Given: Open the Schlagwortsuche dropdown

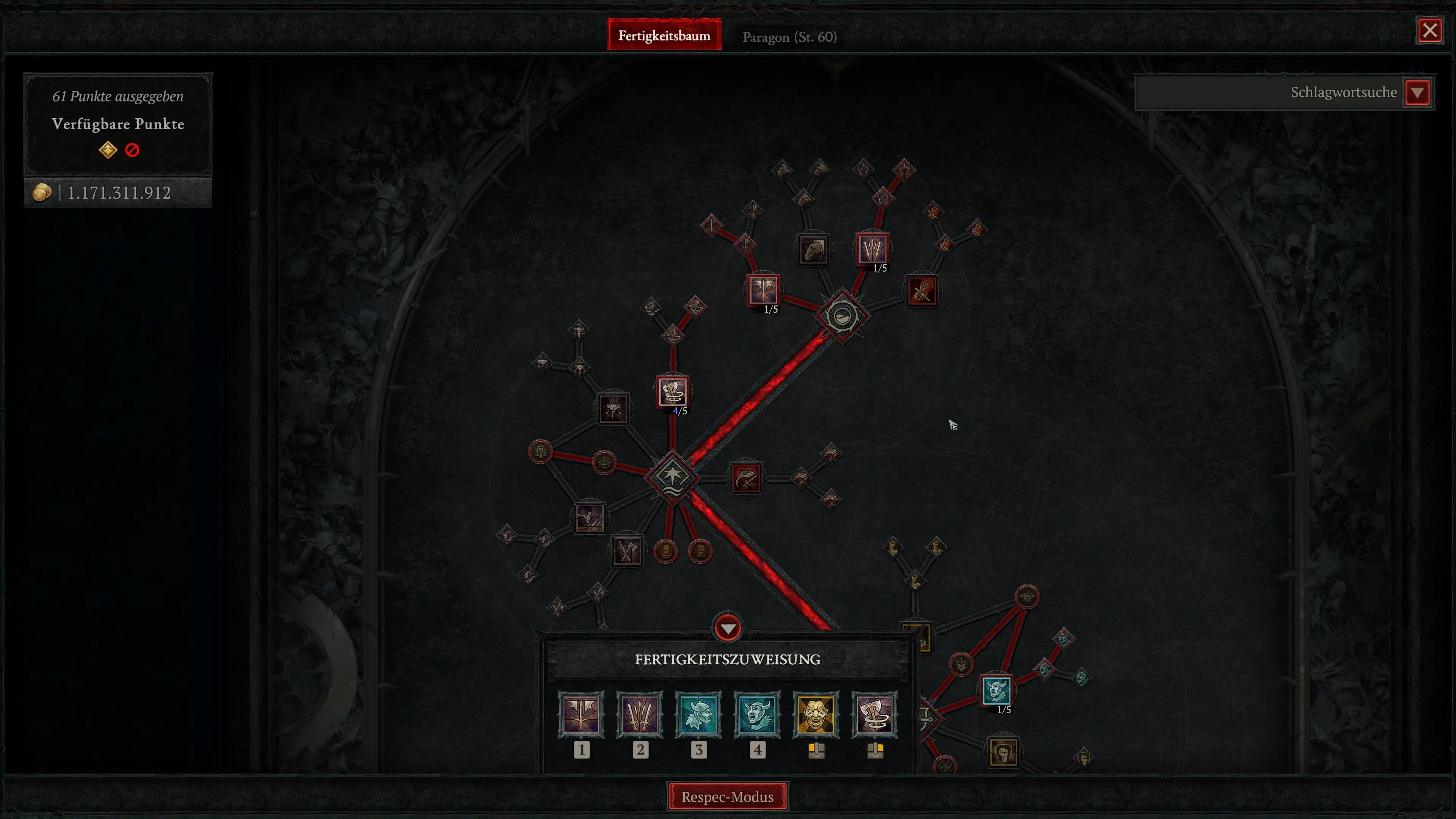Looking at the screenshot, I should 1418,93.
